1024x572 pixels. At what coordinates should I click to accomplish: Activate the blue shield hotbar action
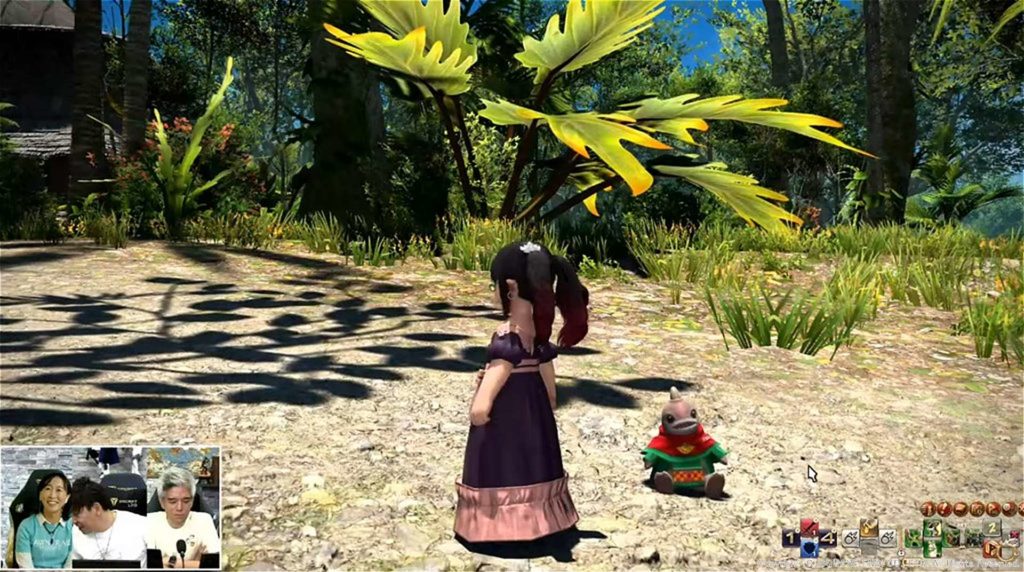tap(809, 548)
